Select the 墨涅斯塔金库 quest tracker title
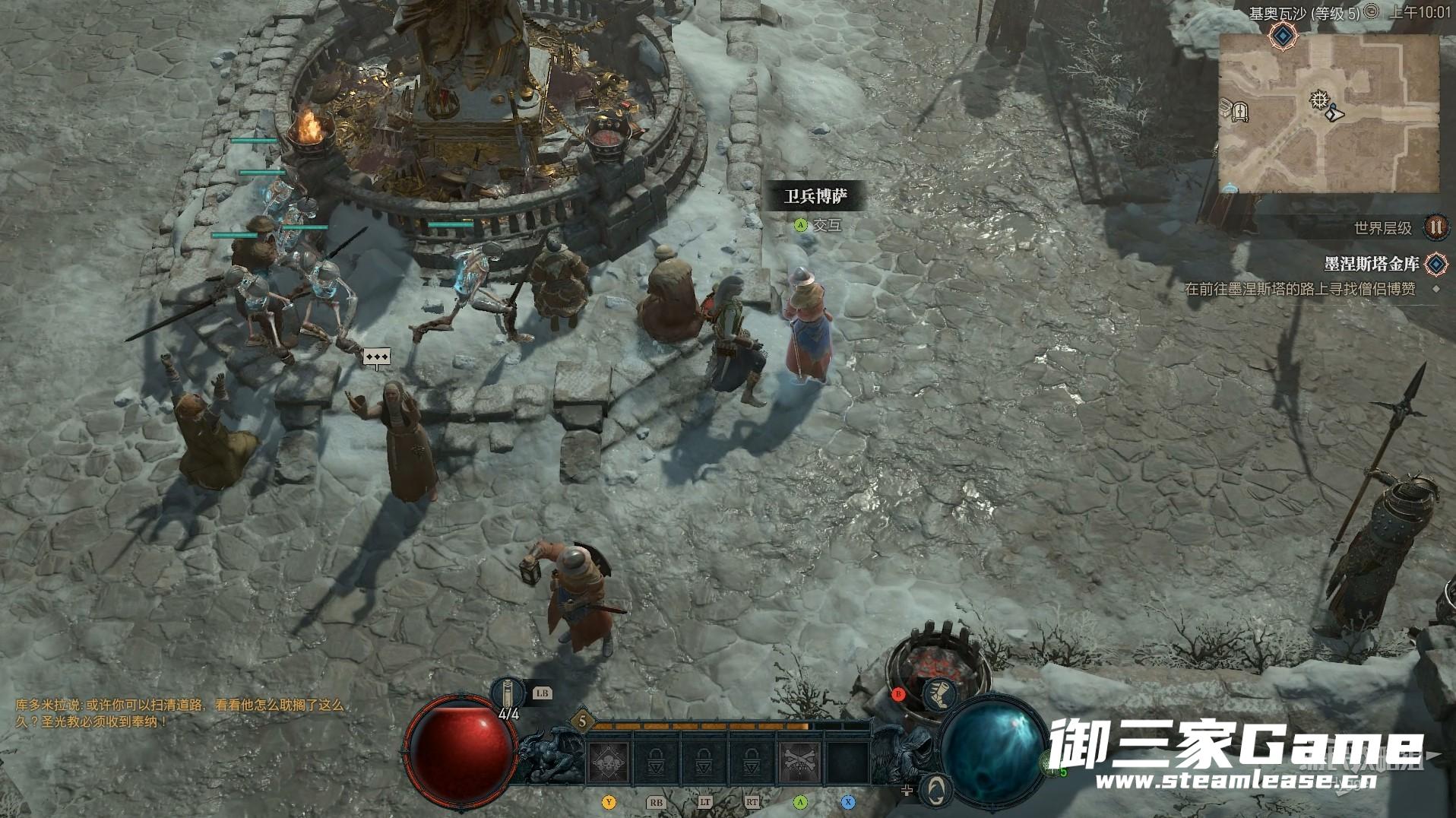The width and height of the screenshot is (1456, 818). tap(1372, 264)
